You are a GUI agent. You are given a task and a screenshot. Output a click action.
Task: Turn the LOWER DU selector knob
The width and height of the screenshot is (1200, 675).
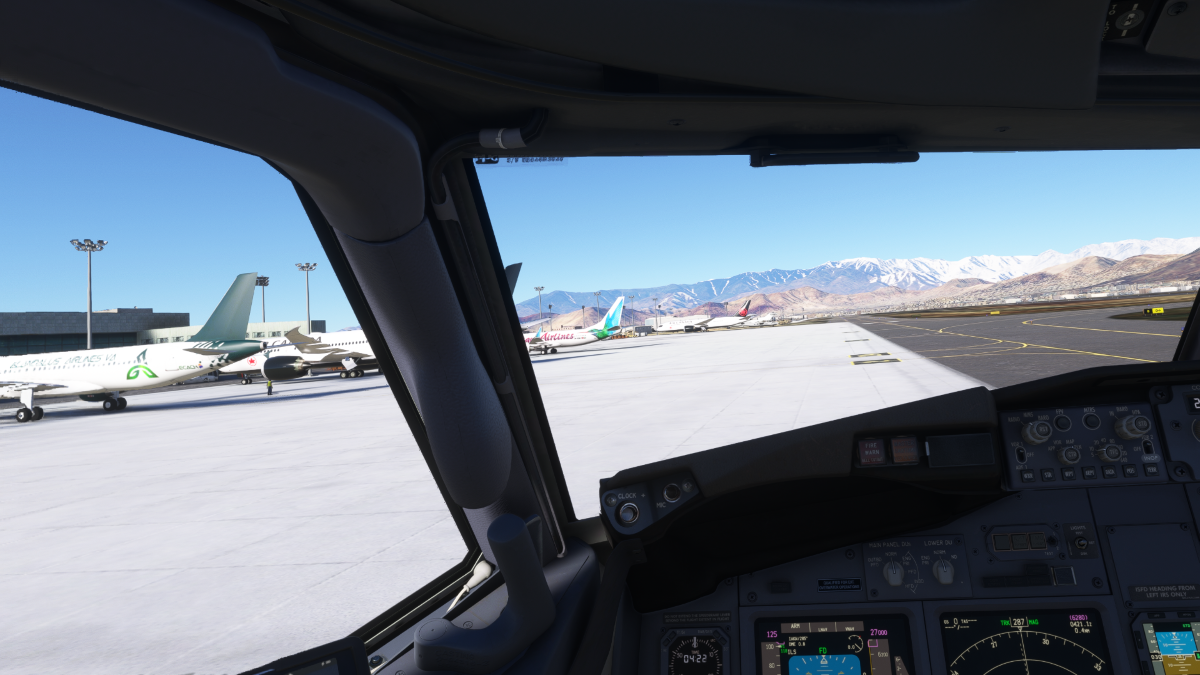tap(943, 570)
